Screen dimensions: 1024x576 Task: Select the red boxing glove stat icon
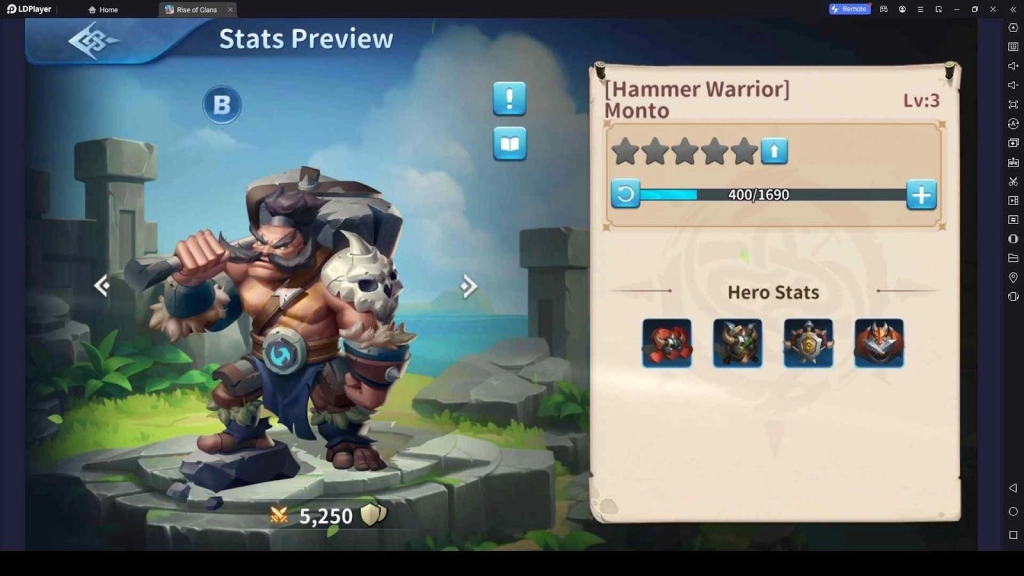(667, 343)
